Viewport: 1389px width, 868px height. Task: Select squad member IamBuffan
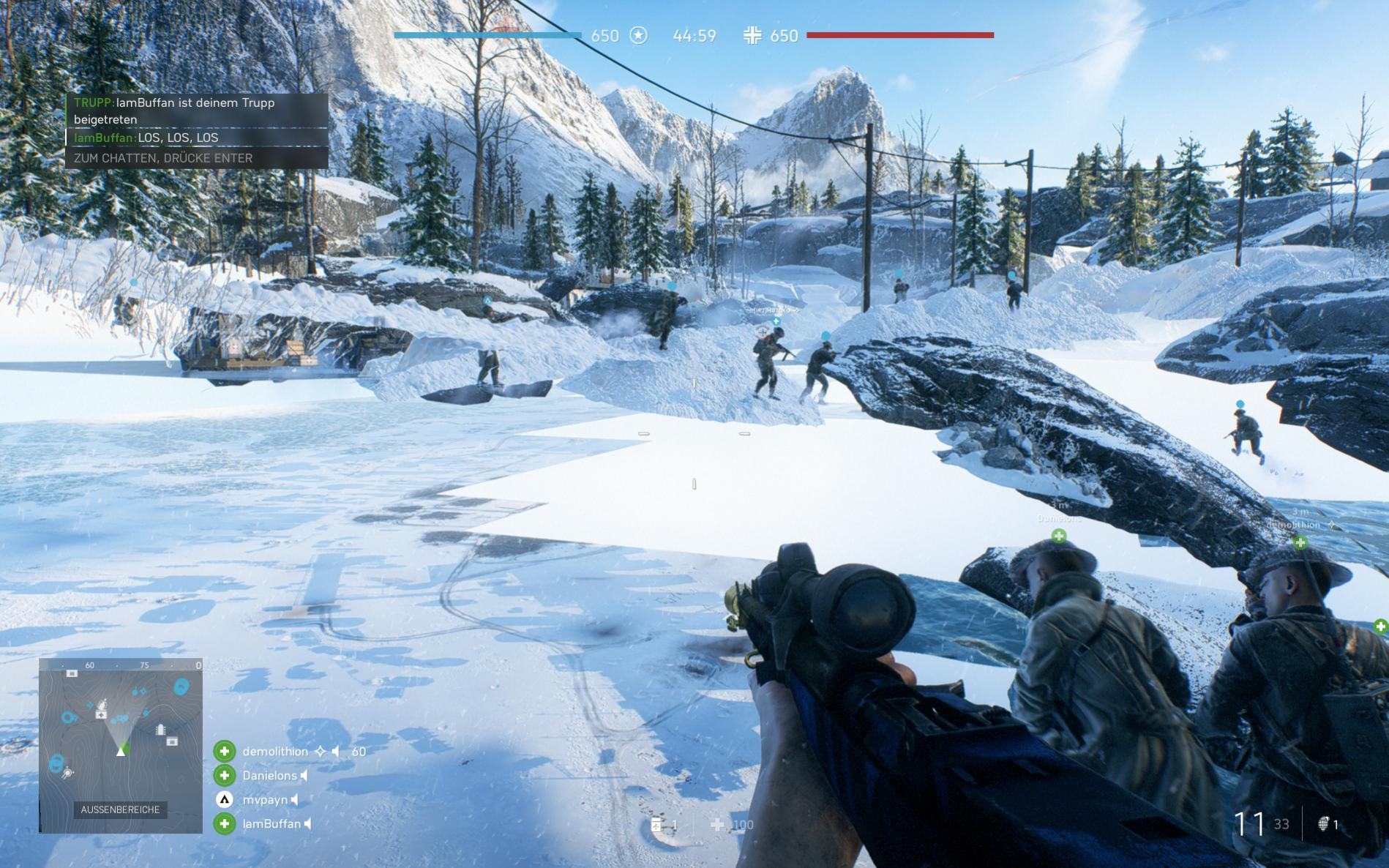point(272,824)
